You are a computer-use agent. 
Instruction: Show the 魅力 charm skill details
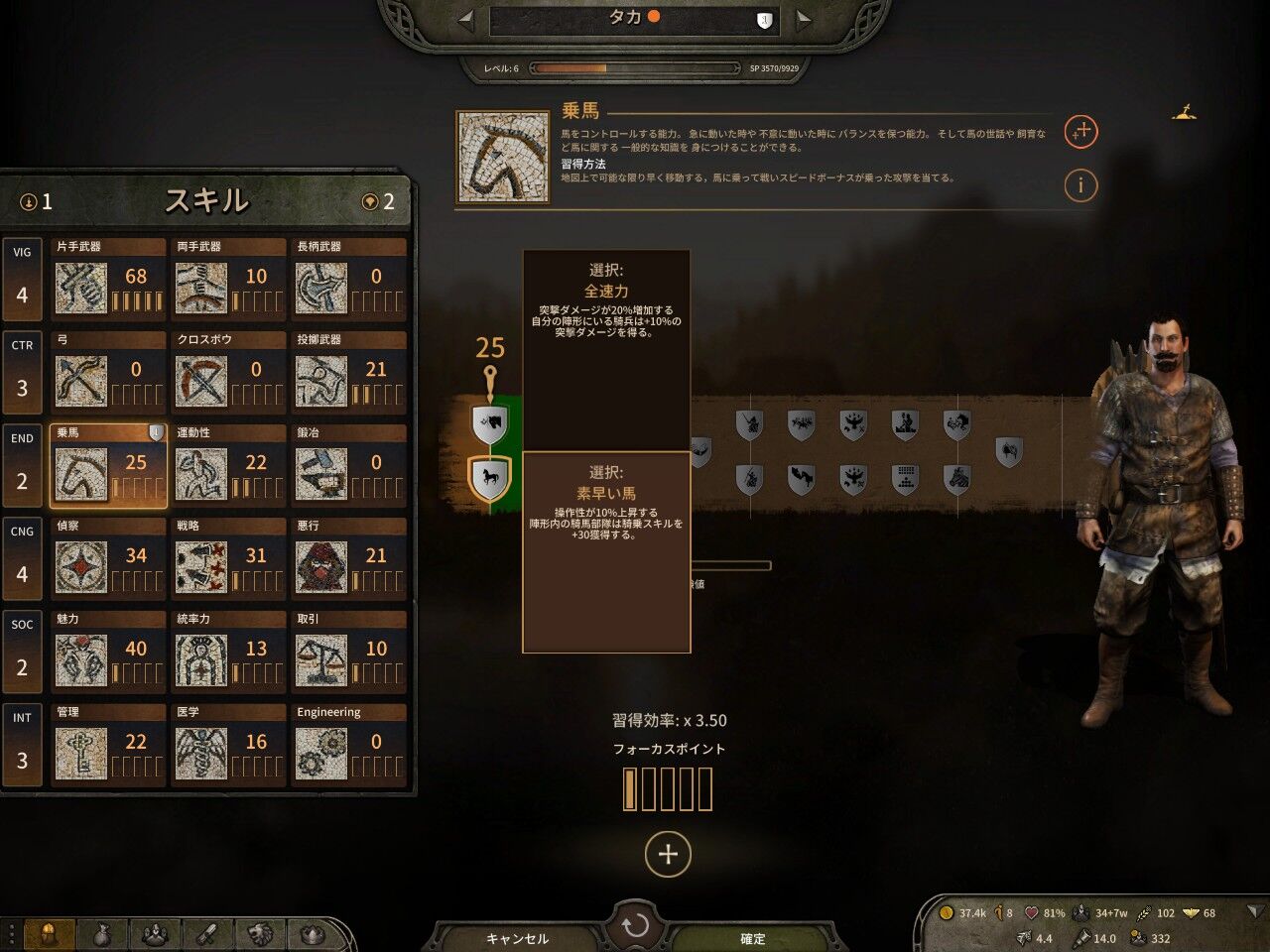click(x=109, y=651)
